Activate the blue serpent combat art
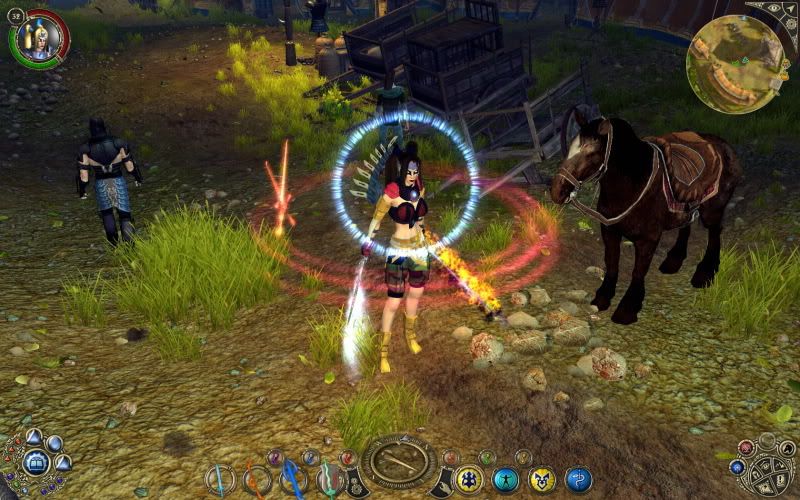 tap(578, 480)
